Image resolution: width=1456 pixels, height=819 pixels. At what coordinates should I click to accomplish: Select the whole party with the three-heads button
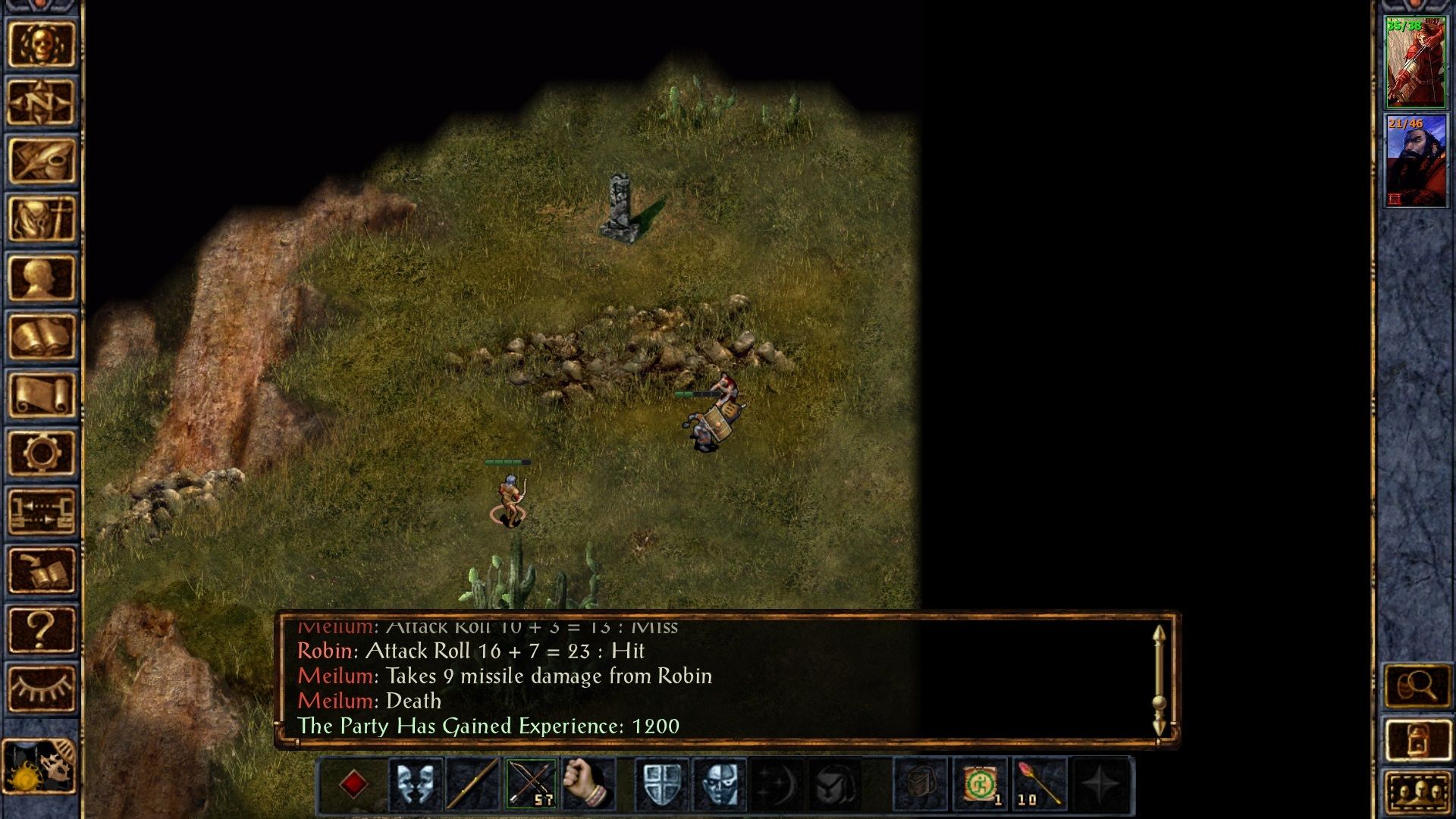1417,792
